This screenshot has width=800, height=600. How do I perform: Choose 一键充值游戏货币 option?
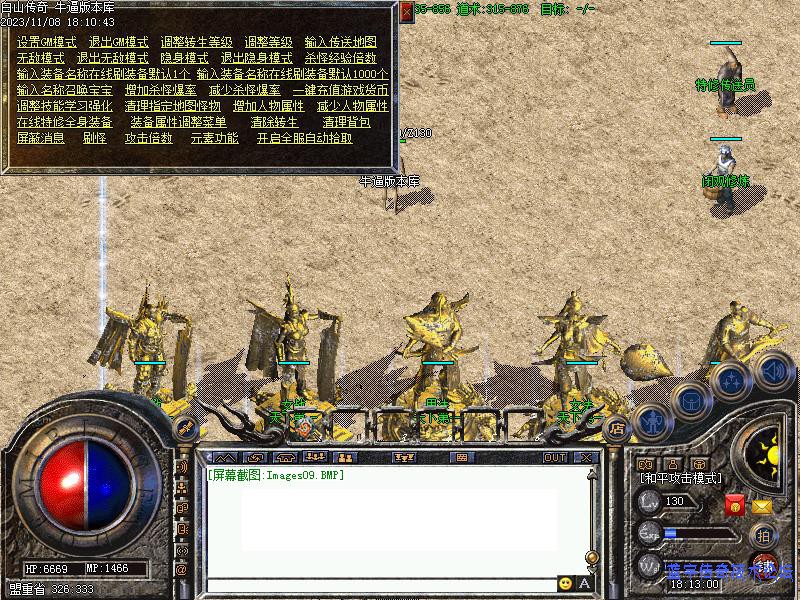(x=339, y=90)
